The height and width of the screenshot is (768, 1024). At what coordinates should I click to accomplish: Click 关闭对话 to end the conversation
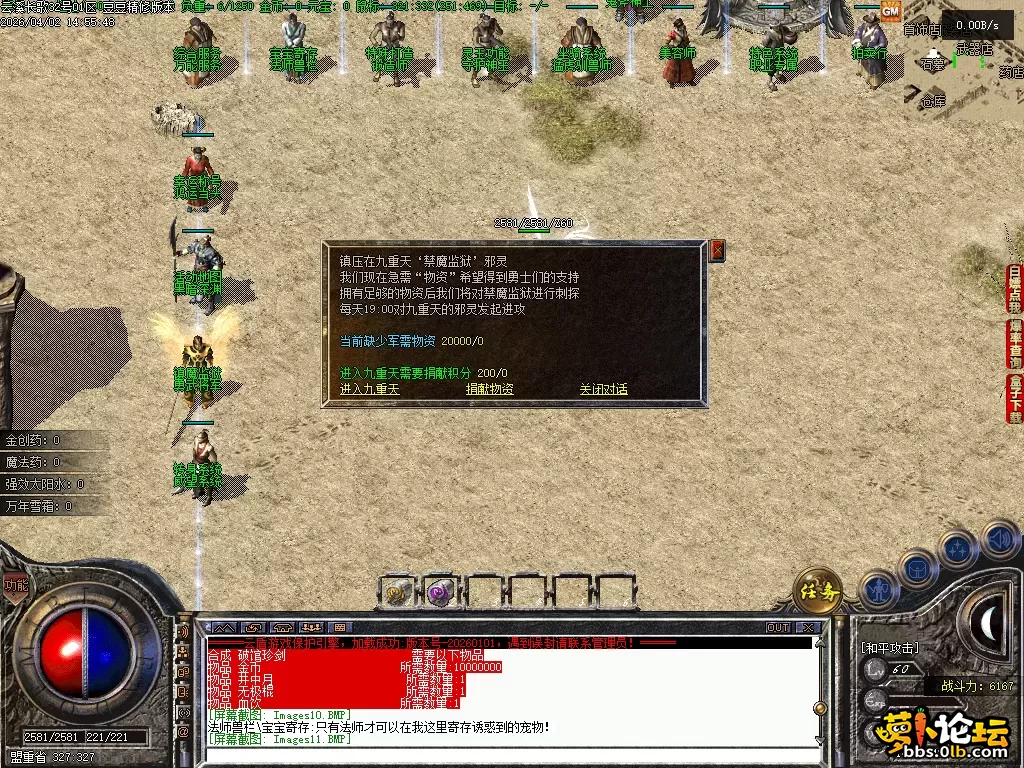click(x=603, y=389)
